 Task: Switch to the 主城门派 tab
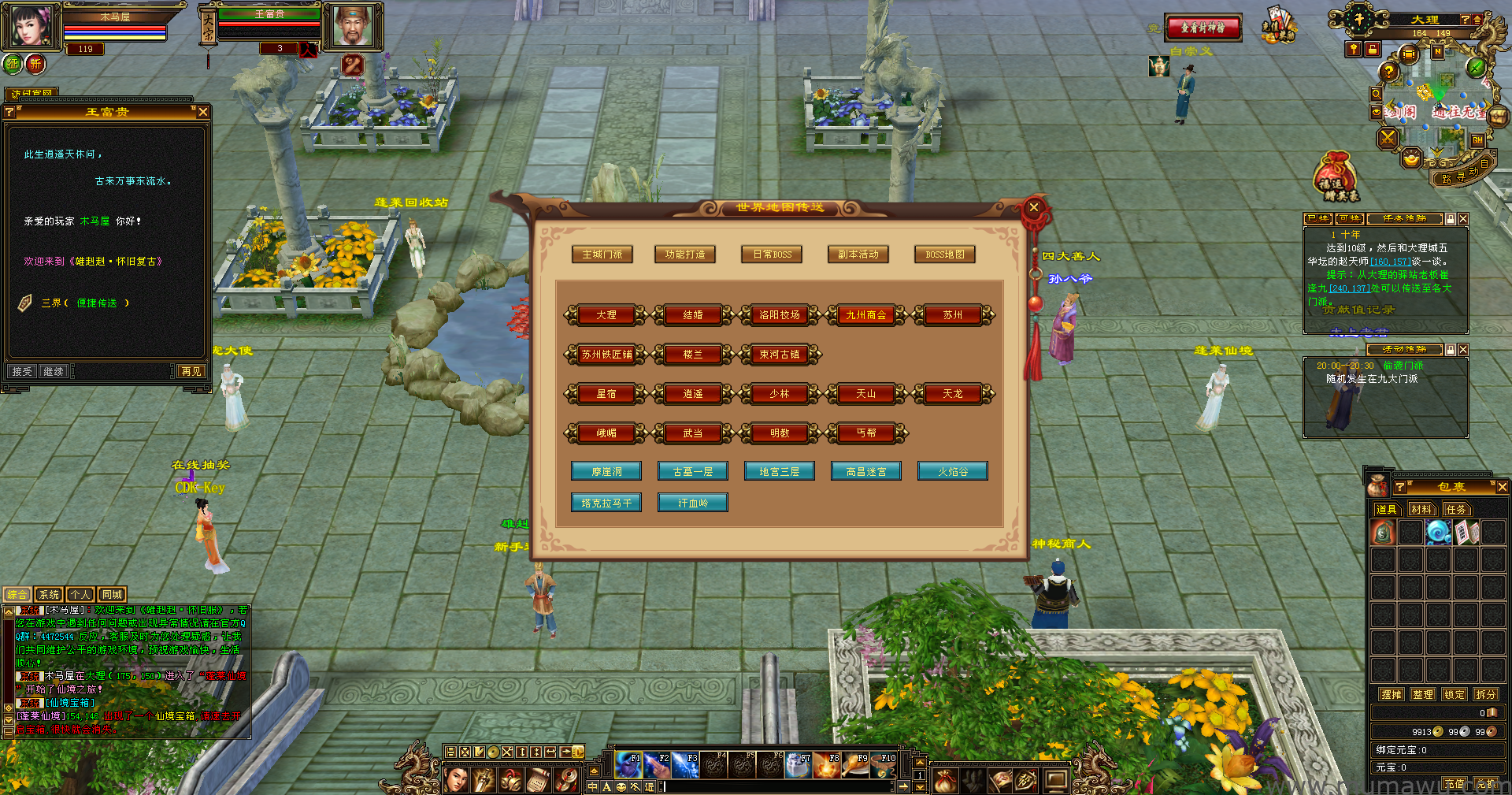[602, 254]
